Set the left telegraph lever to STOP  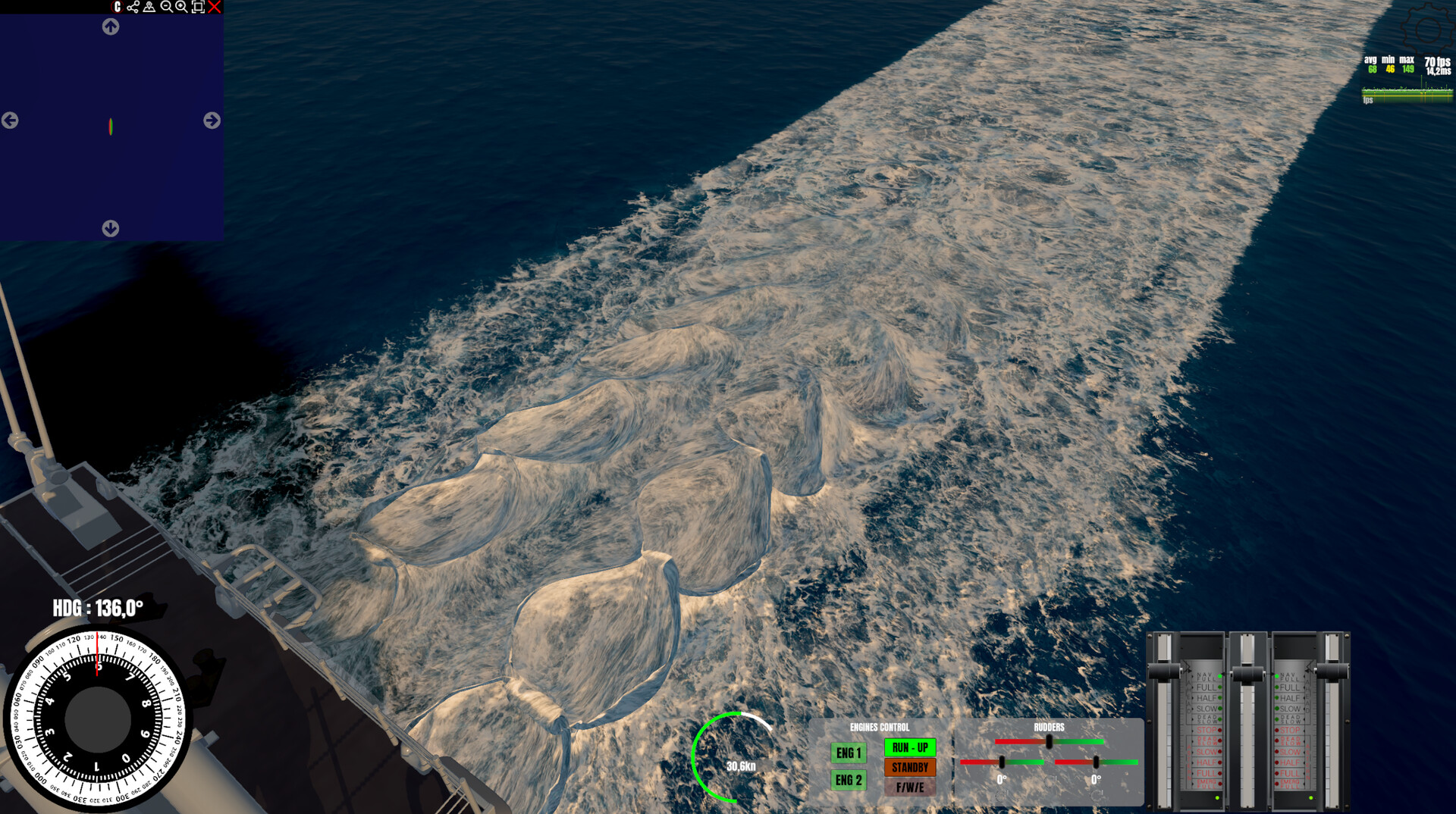[x=1206, y=730]
